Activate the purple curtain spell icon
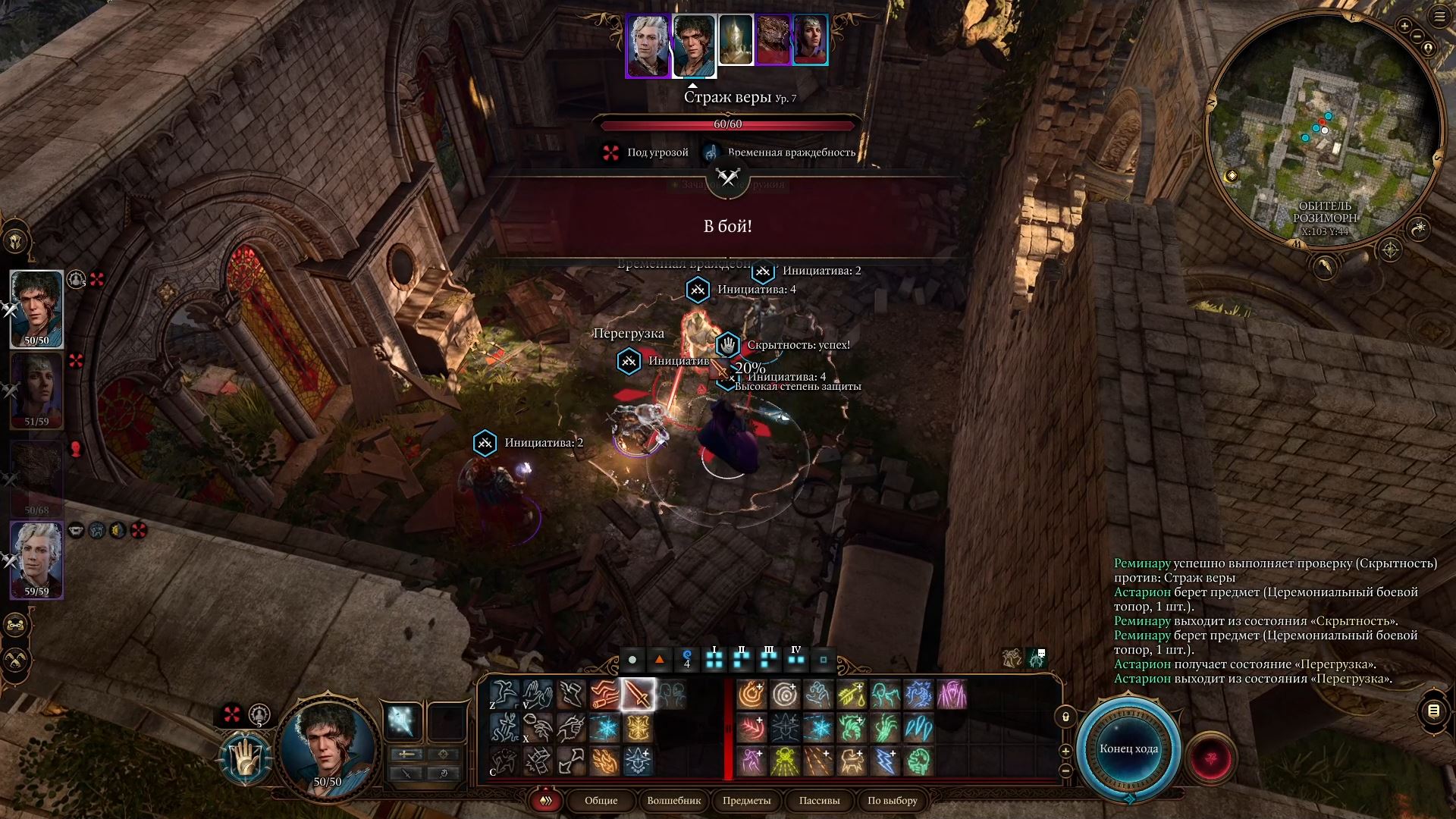 point(952,695)
